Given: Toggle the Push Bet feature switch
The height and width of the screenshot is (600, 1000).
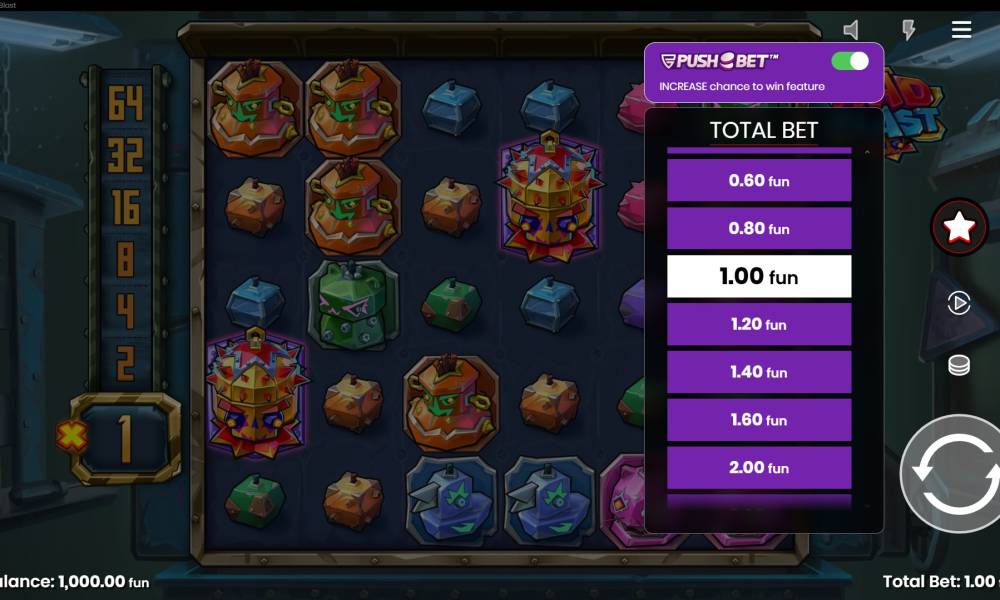Looking at the screenshot, I should pos(849,61).
